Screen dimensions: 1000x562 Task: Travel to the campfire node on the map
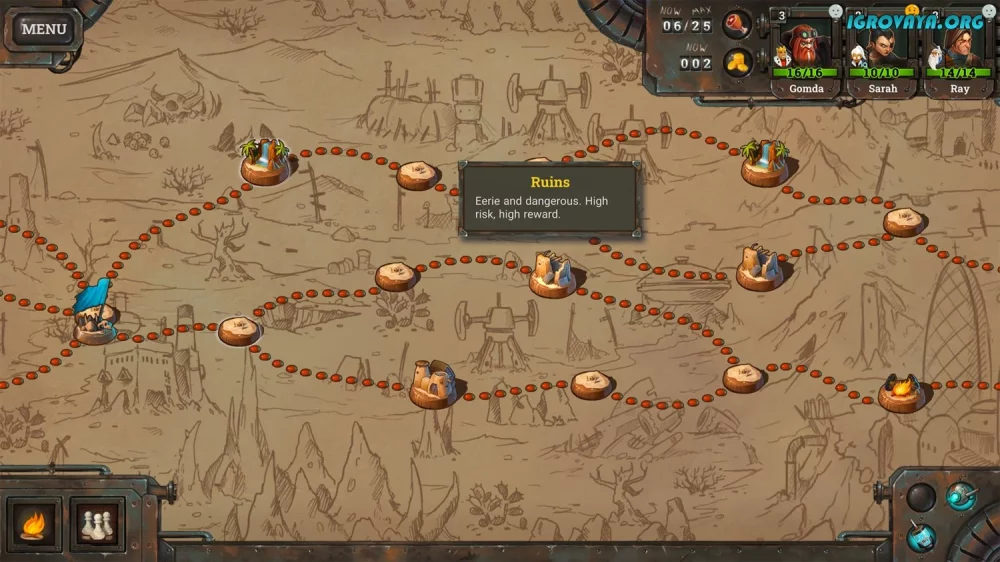tap(900, 391)
